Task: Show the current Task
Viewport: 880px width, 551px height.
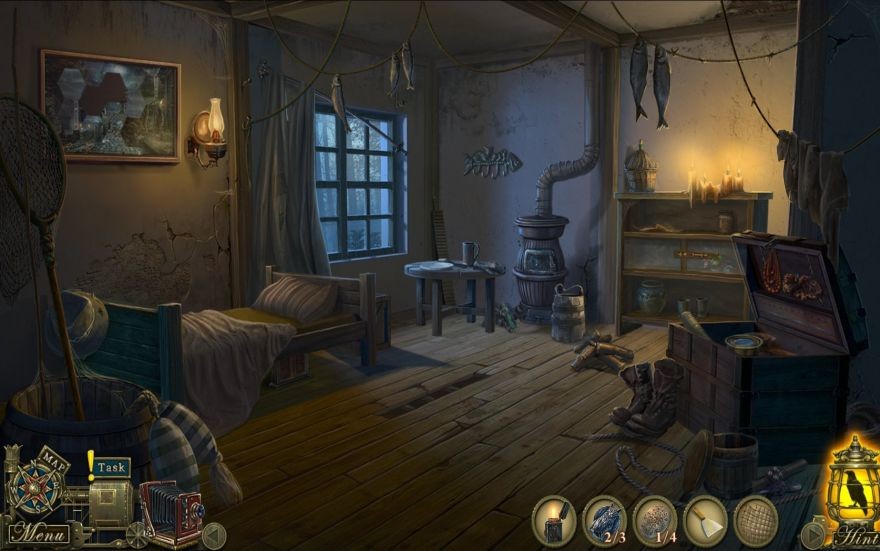Action: [x=111, y=466]
